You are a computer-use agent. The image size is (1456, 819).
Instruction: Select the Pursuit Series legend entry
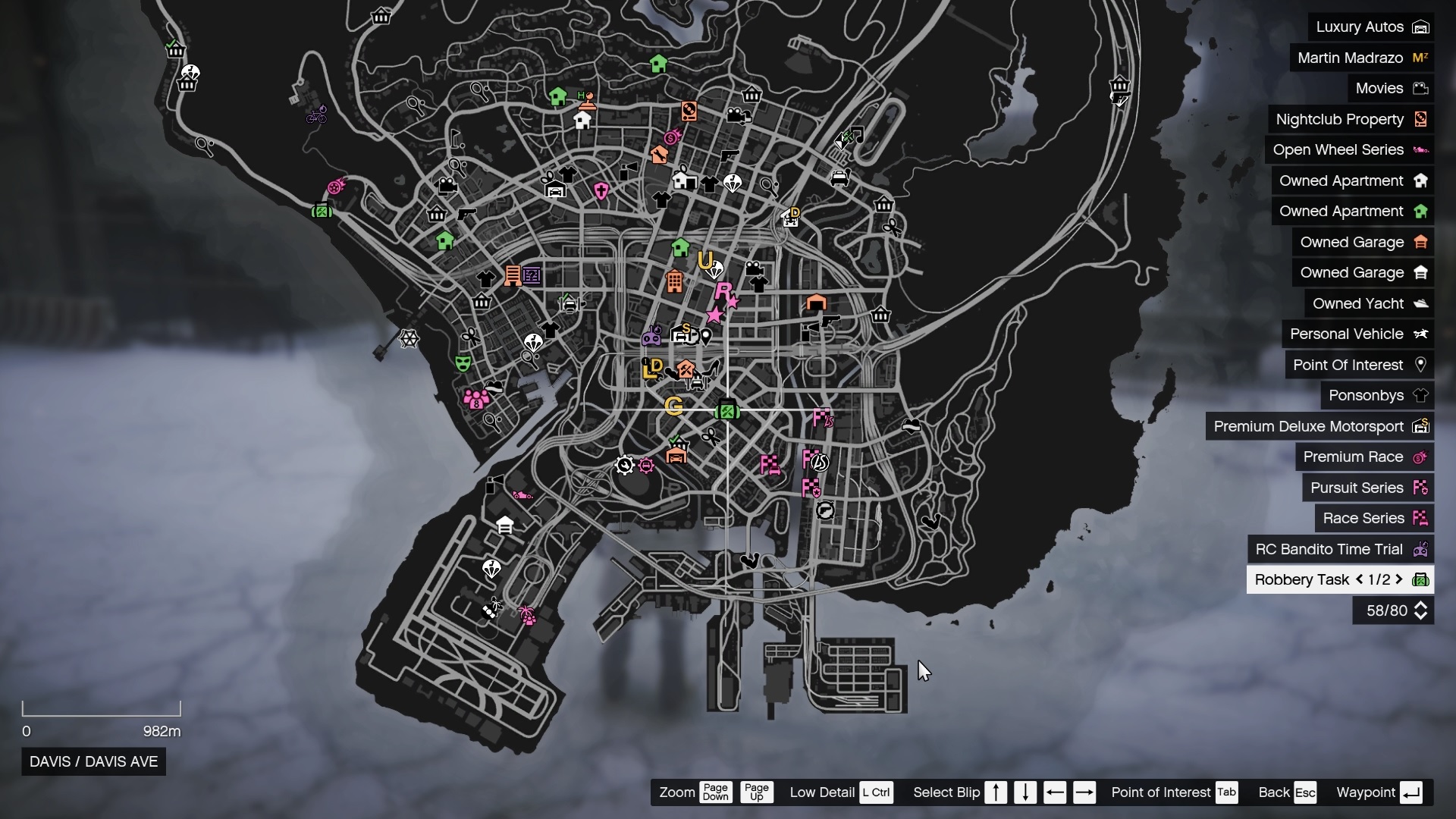[1357, 488]
